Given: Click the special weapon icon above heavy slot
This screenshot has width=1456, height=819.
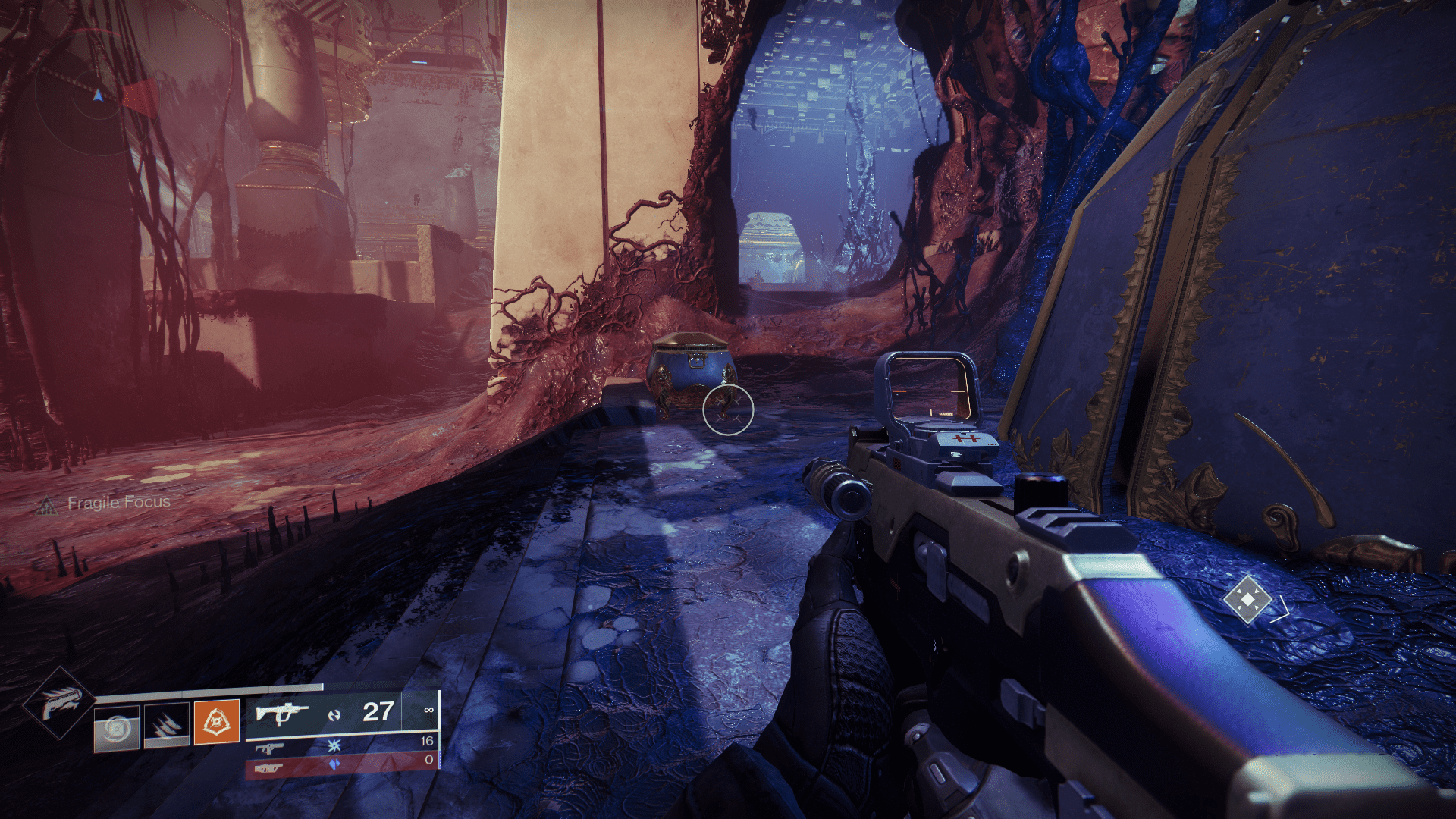Looking at the screenshot, I should click(x=271, y=748).
